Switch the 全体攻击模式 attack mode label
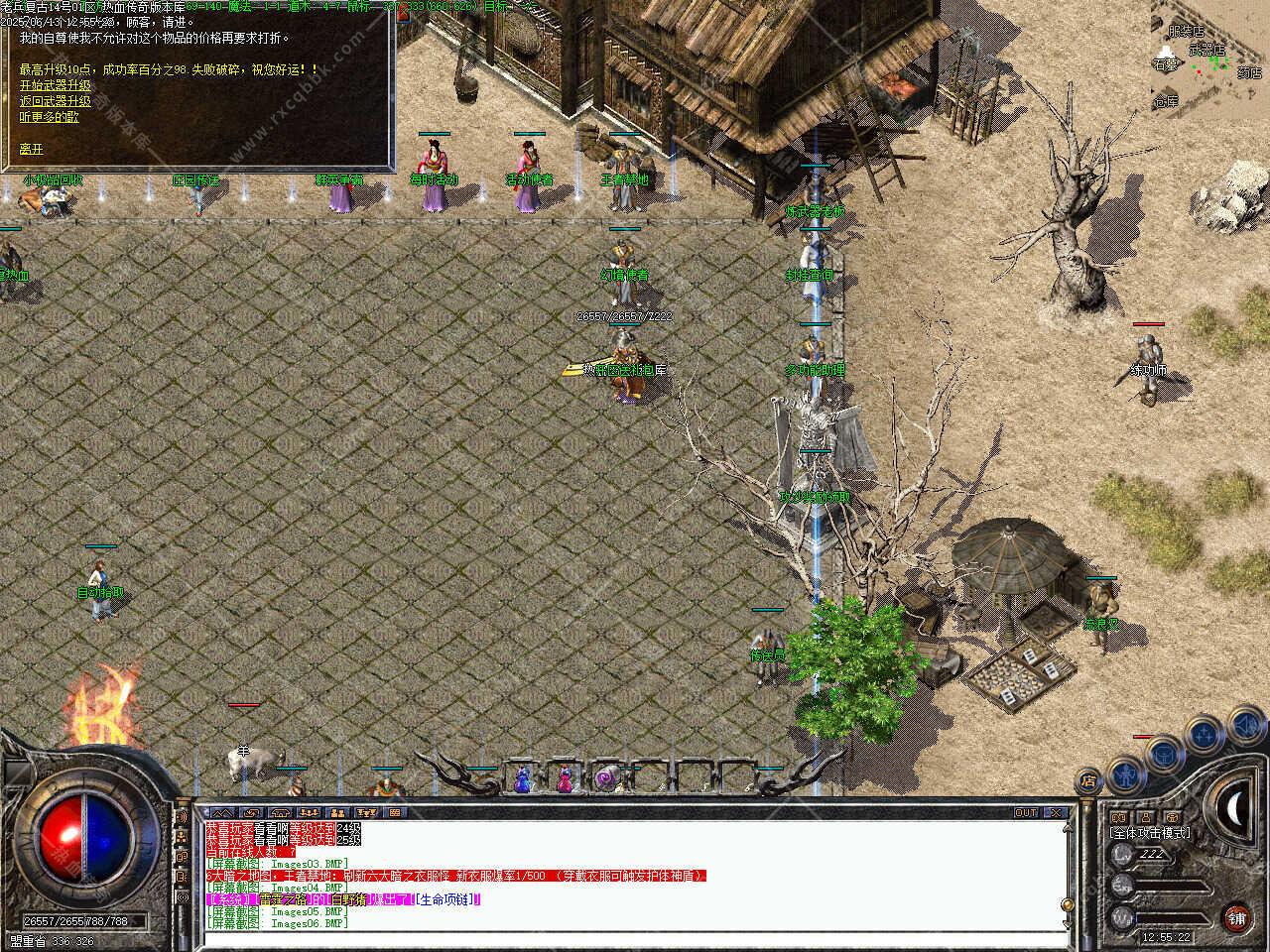1270x952 pixels. pos(1150,833)
